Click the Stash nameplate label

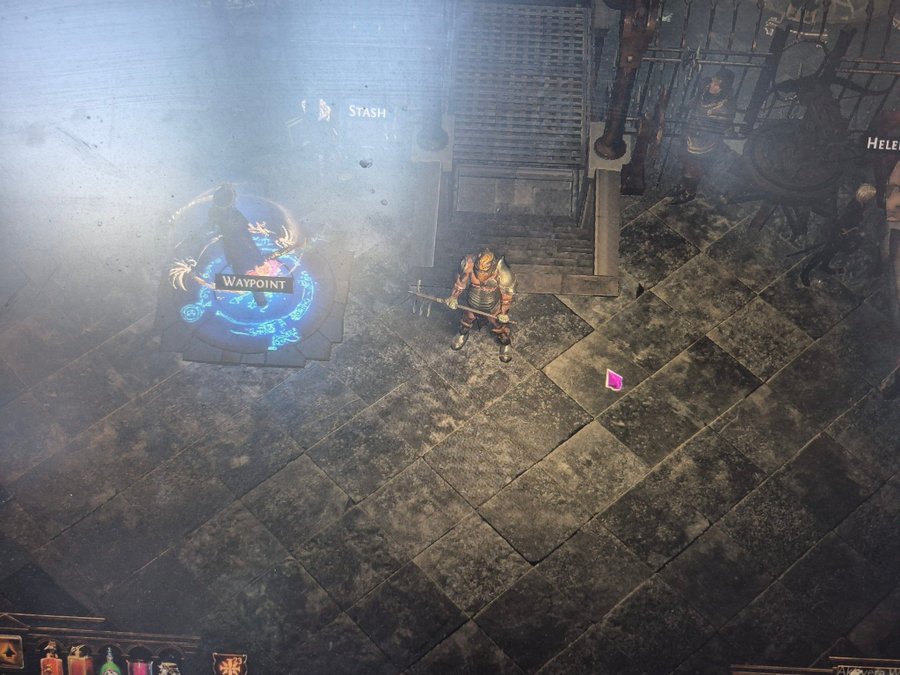pos(366,112)
